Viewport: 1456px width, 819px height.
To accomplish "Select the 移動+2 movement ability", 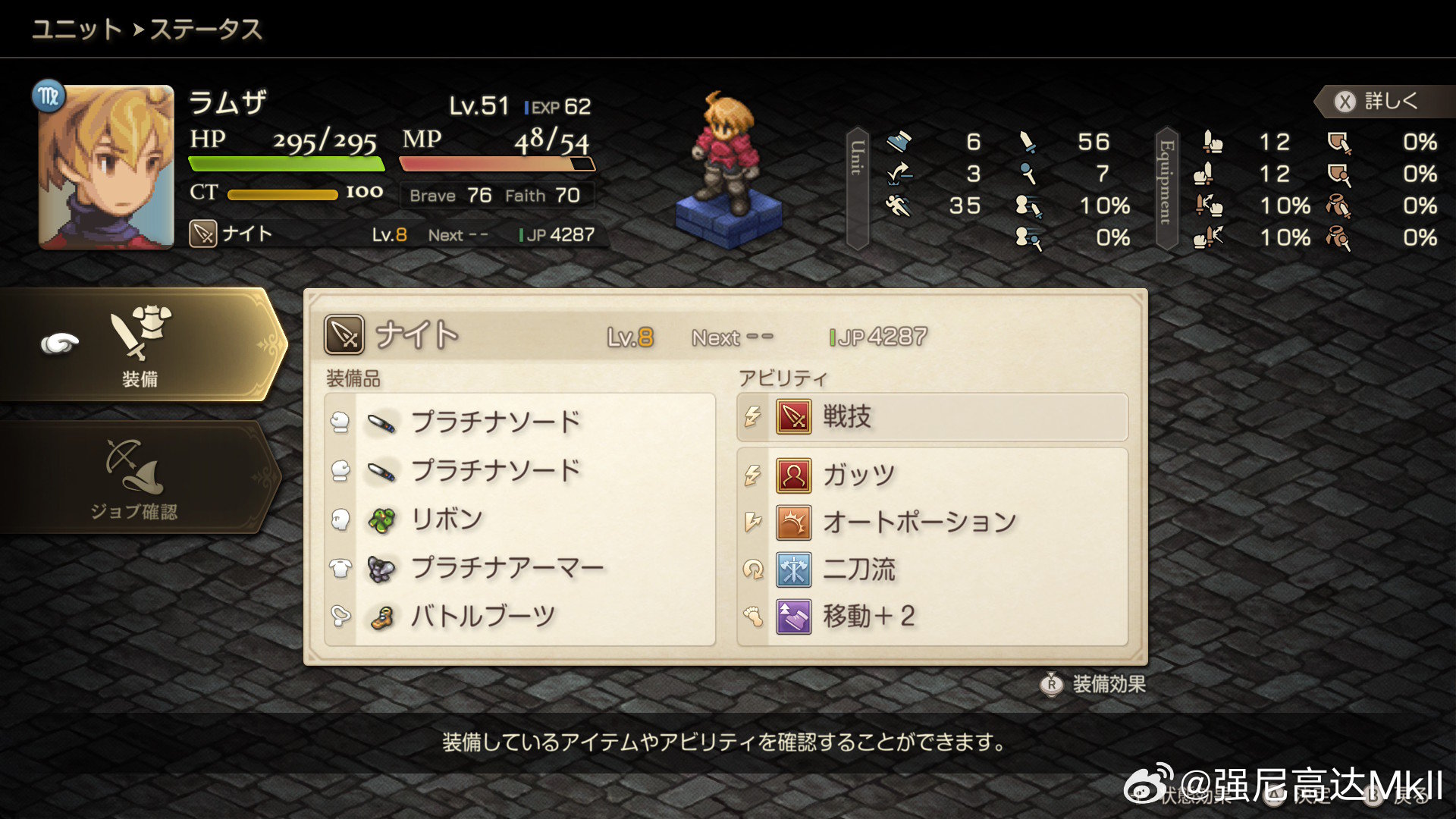I will [931, 617].
